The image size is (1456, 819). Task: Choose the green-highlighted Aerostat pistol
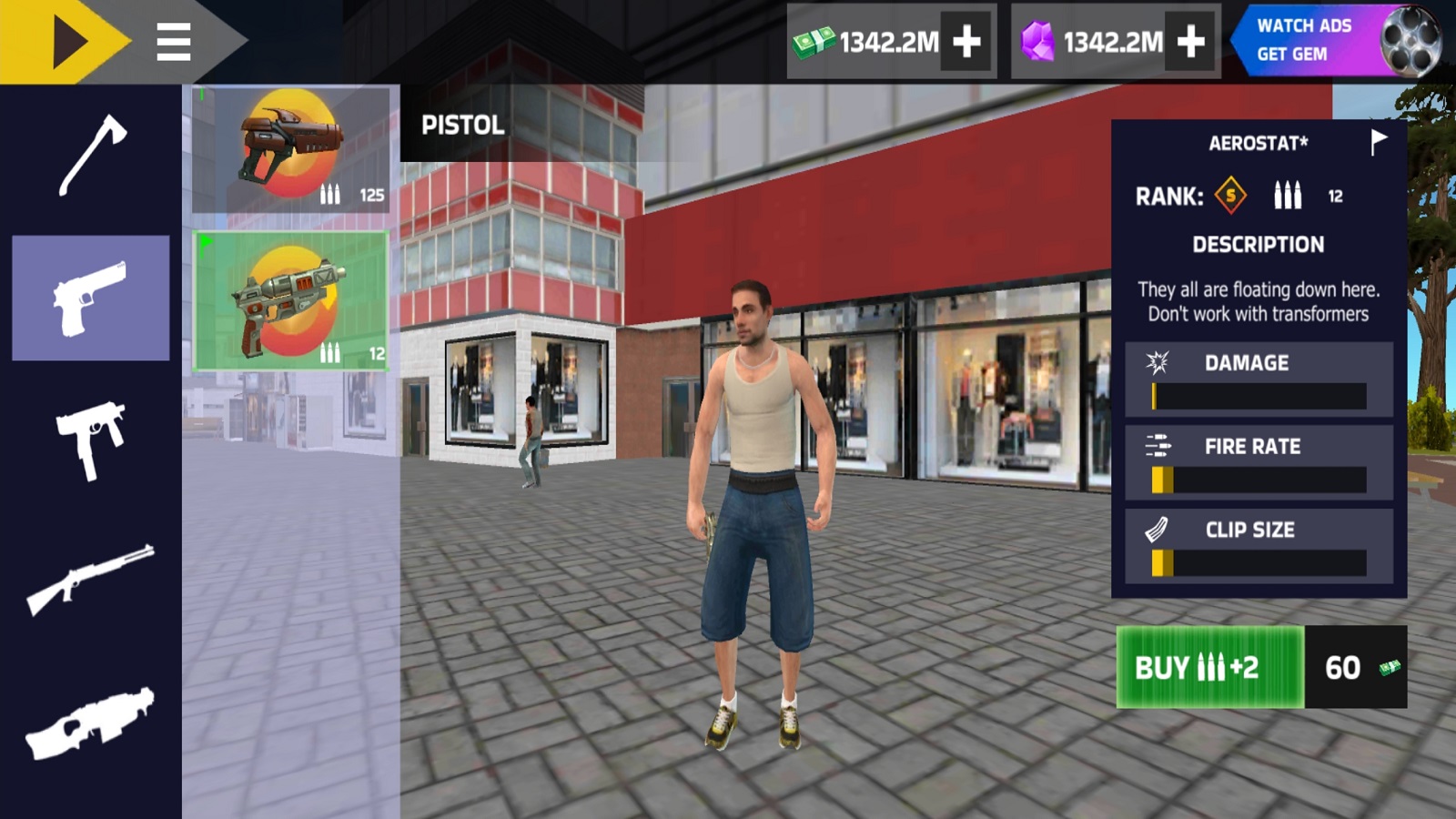tap(291, 301)
